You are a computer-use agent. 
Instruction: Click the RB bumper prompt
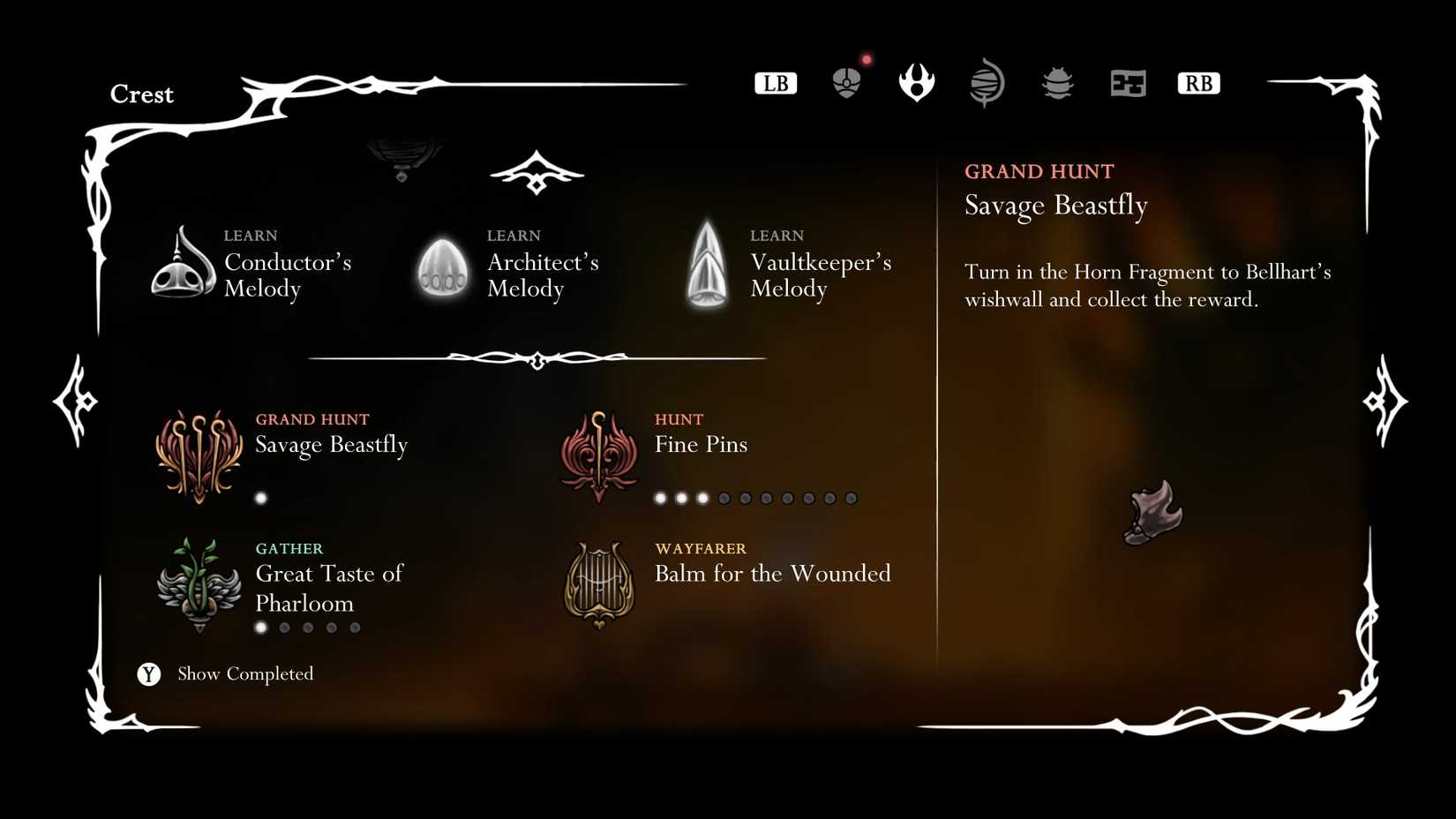[x=1197, y=82]
